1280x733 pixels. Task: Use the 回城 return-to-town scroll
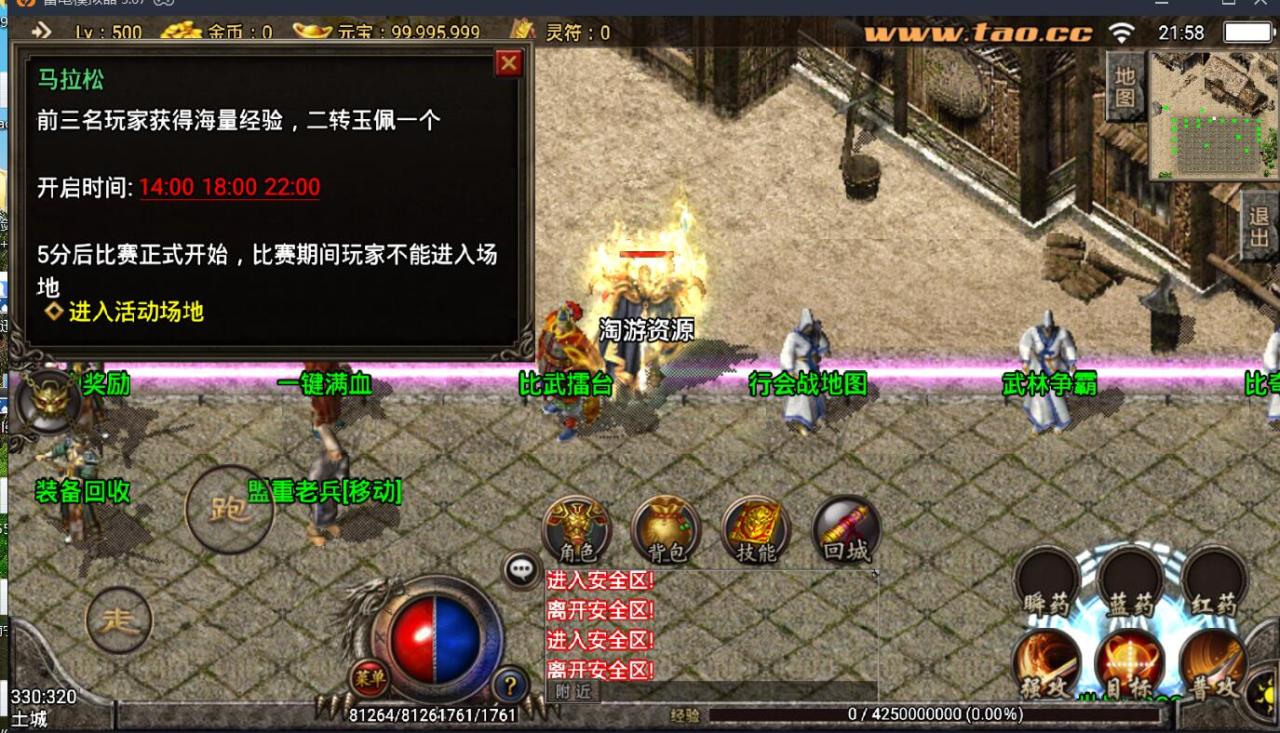845,530
